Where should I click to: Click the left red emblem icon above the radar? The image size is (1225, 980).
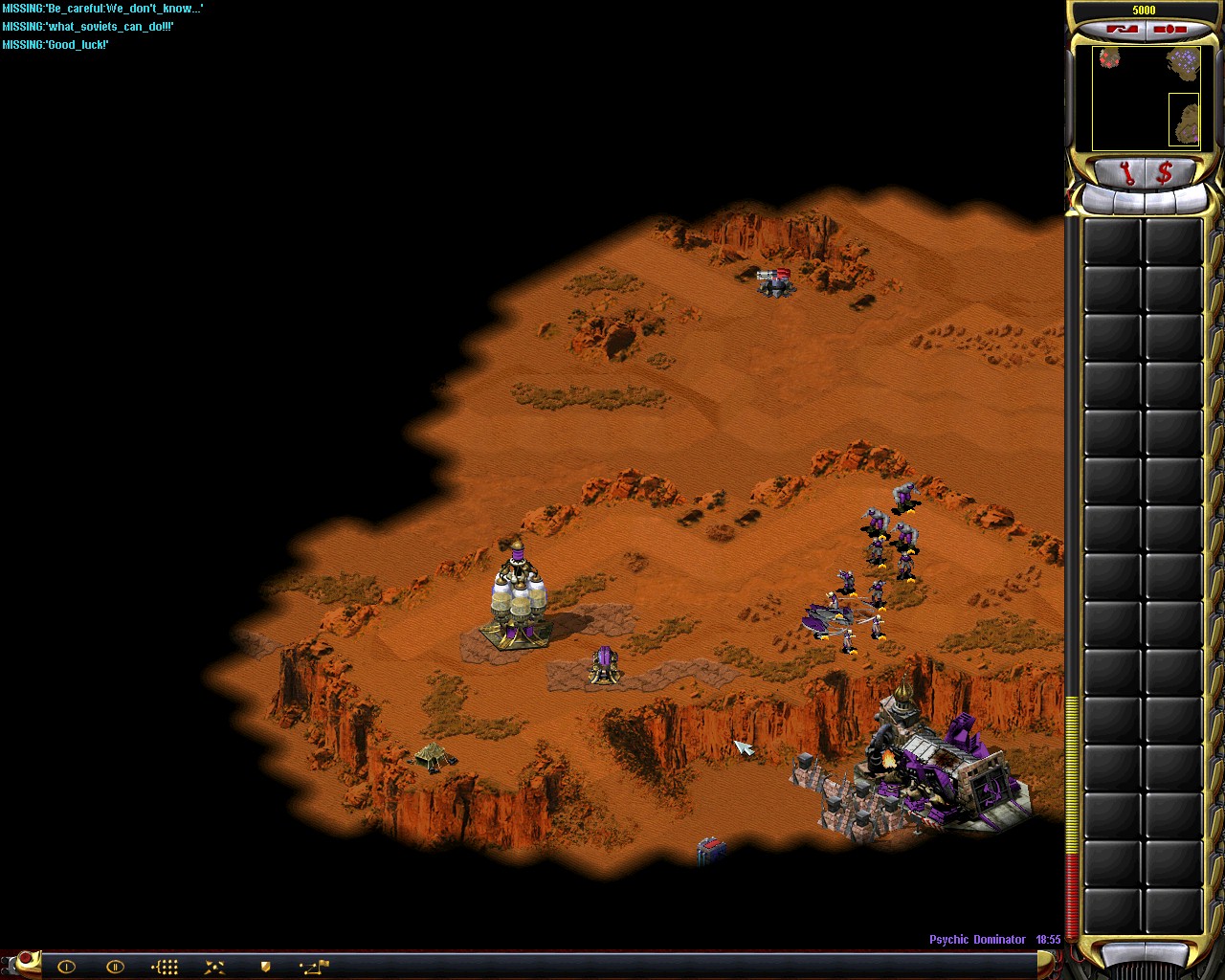point(1123,29)
